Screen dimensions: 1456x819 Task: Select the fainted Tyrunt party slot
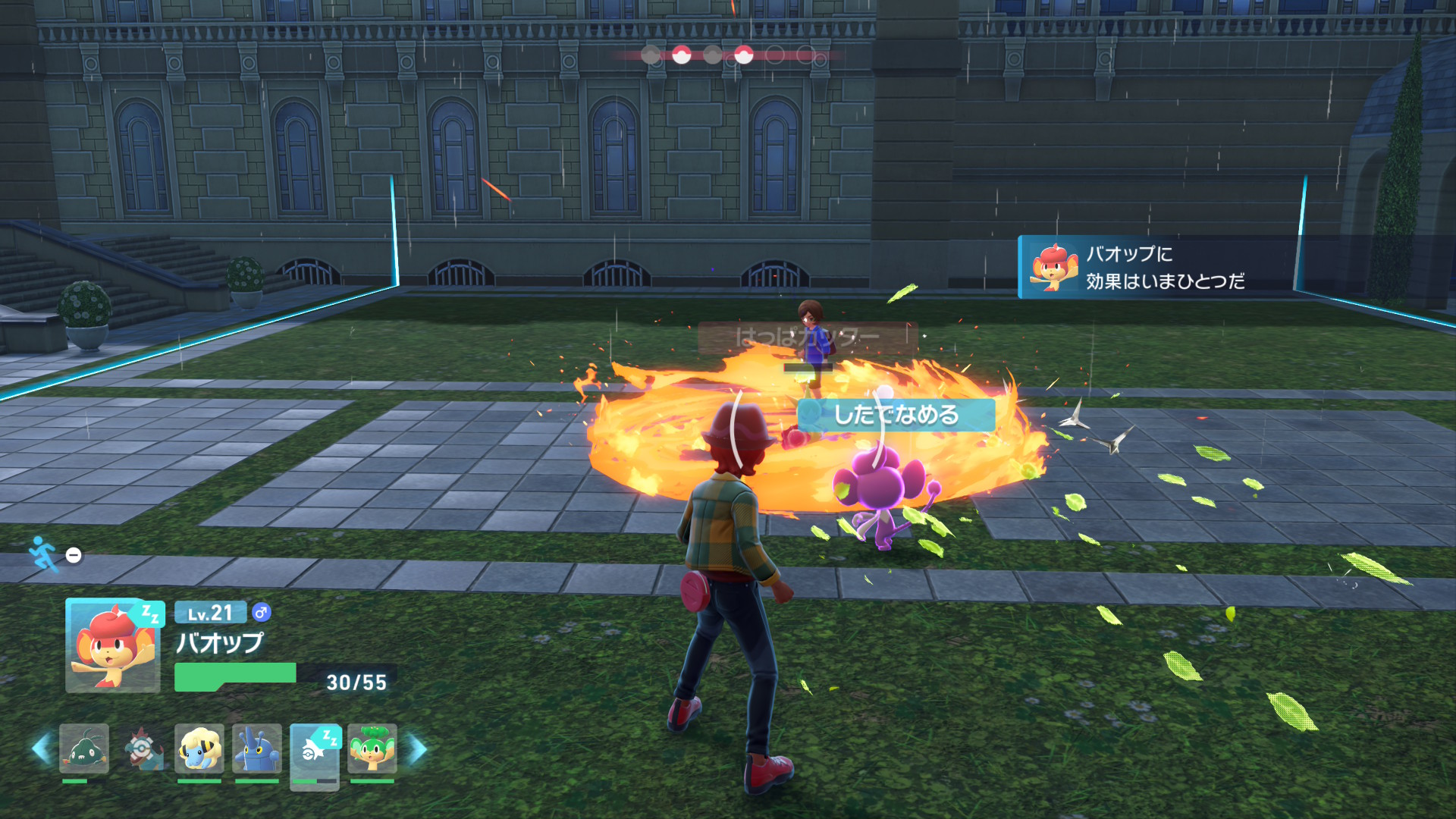coord(143,748)
